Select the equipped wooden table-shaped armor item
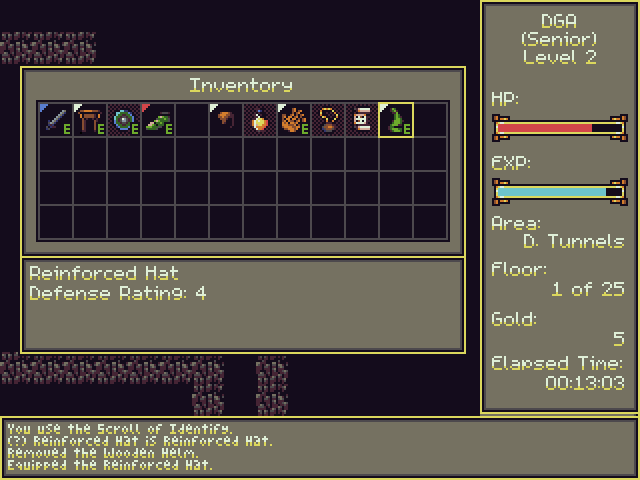 pos(89,120)
